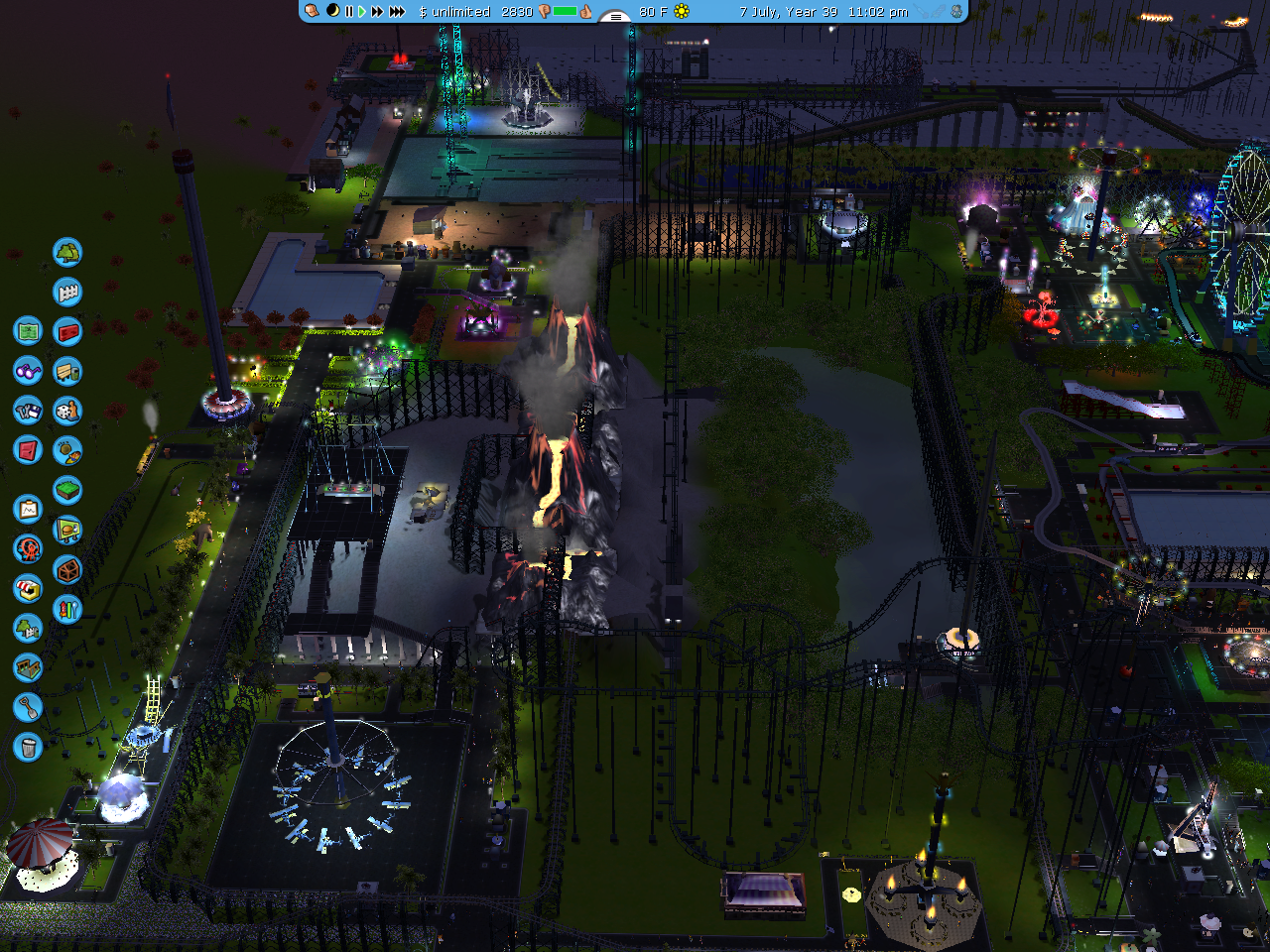Viewport: 1270px width, 952px height.
Task: Open the save and tools file menu
Action: 28,411
